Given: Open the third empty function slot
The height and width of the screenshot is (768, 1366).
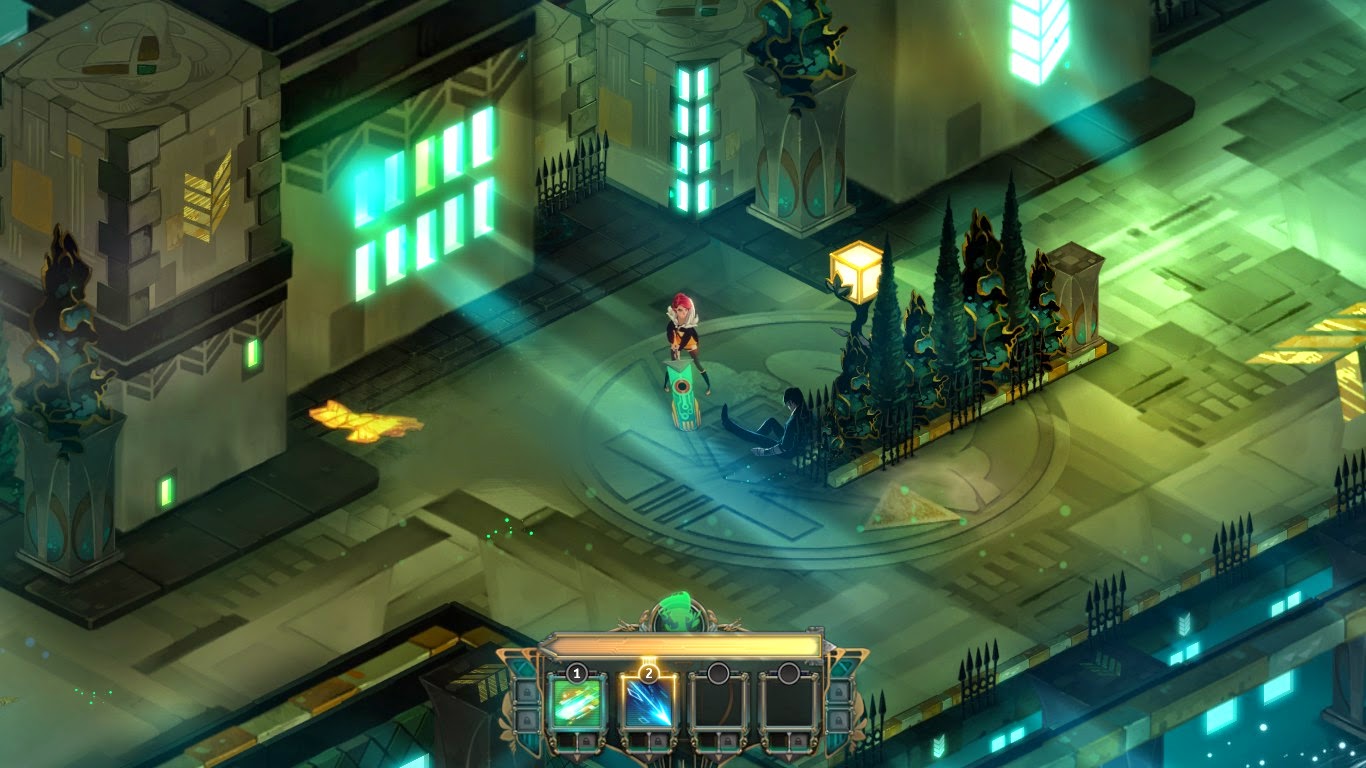Looking at the screenshot, I should click(717, 703).
